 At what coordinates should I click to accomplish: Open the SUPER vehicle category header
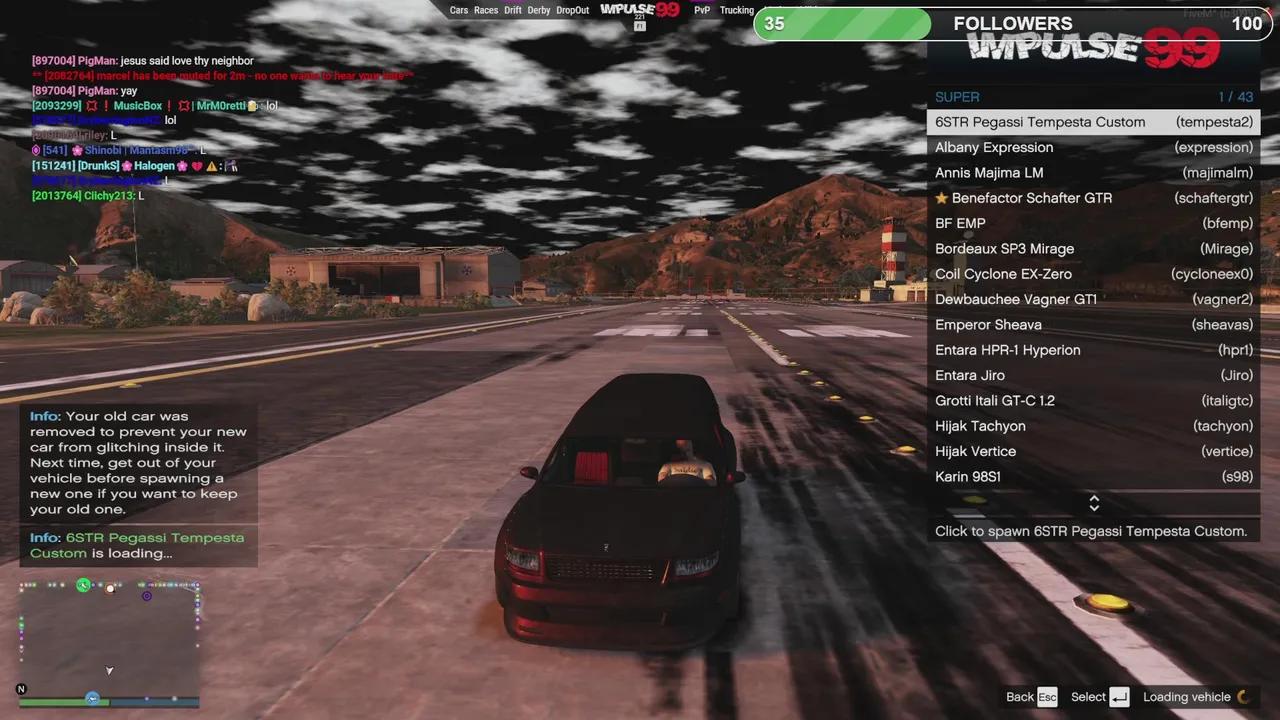point(957,97)
